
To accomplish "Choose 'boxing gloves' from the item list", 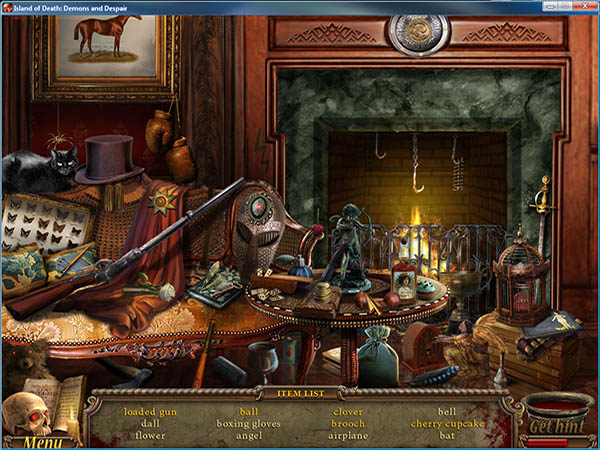I will pyautogui.click(x=249, y=424).
